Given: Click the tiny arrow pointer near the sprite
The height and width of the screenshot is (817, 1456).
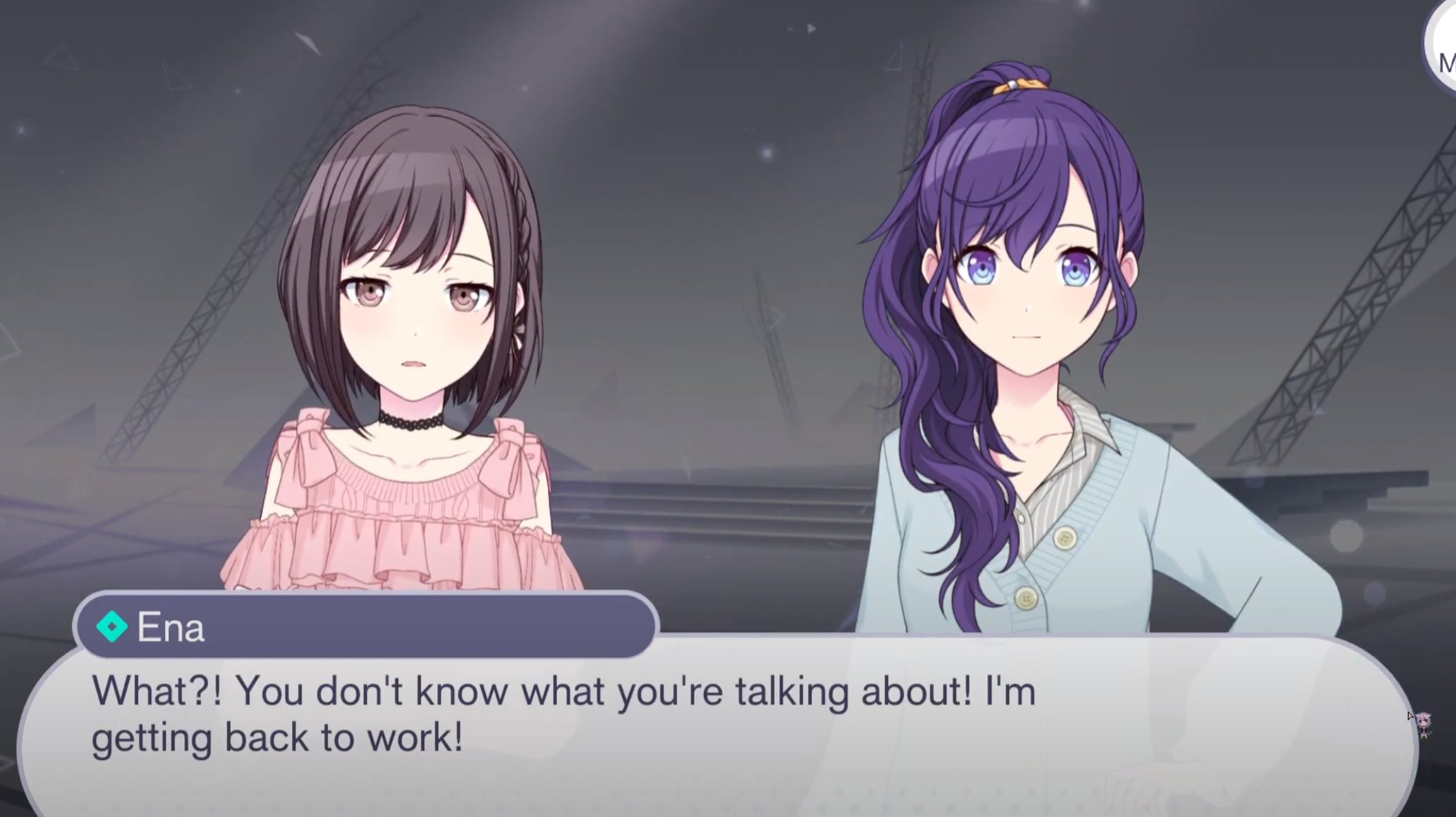Looking at the screenshot, I should tap(1411, 716).
